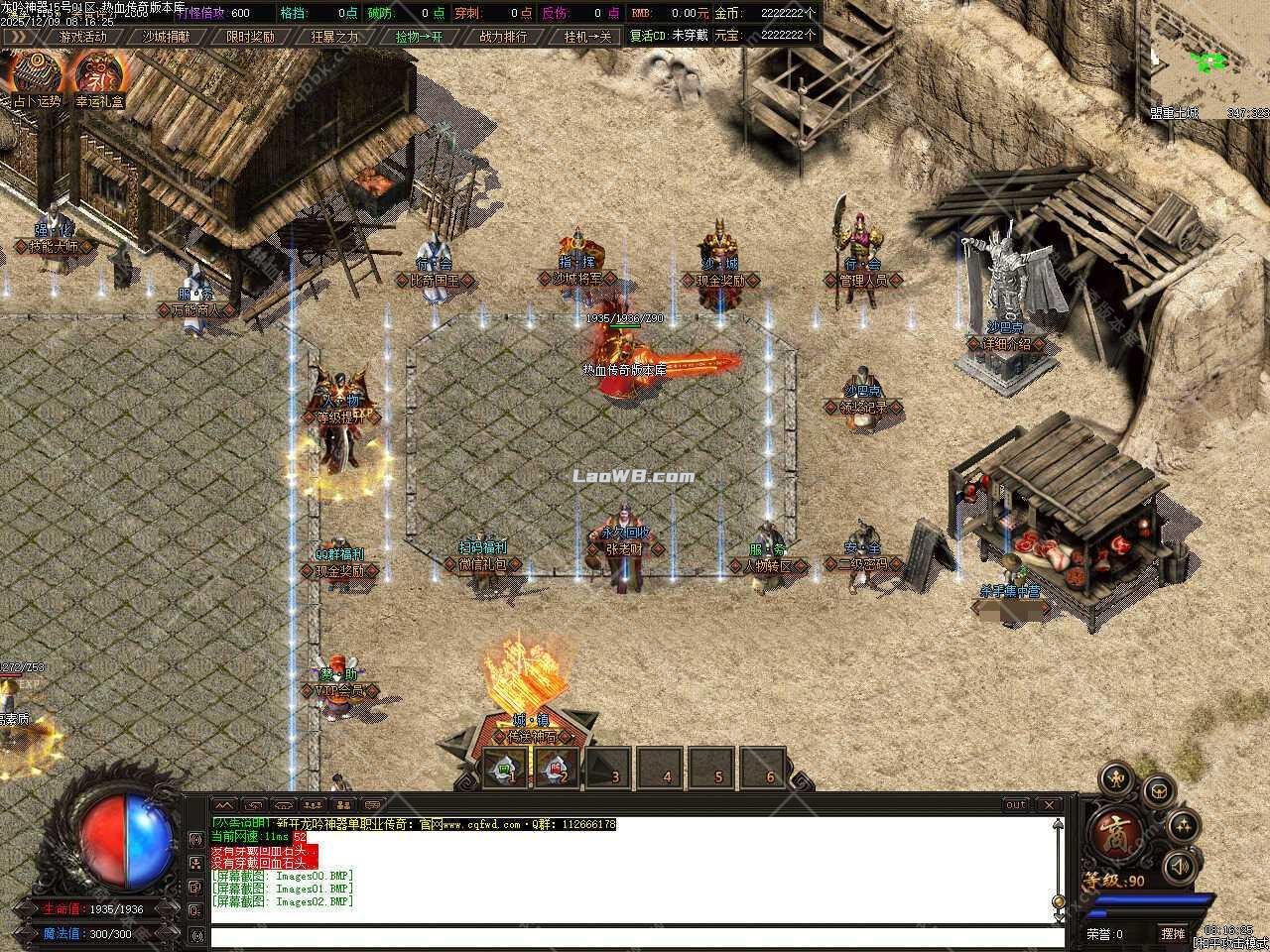
Task: Select the sparkle skills icon near the shop orb
Action: tap(1186, 825)
